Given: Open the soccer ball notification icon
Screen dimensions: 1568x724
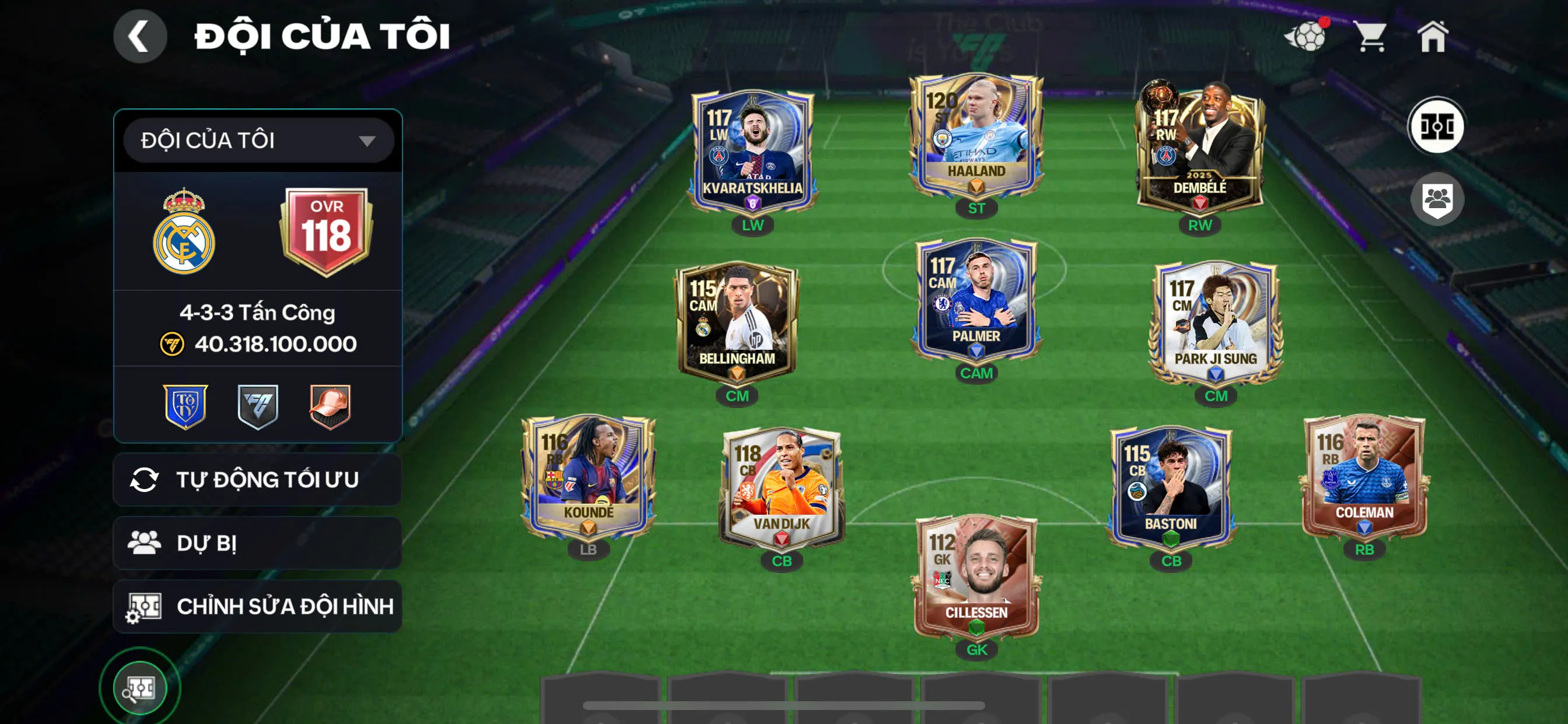Looking at the screenshot, I should pyautogui.click(x=1305, y=37).
